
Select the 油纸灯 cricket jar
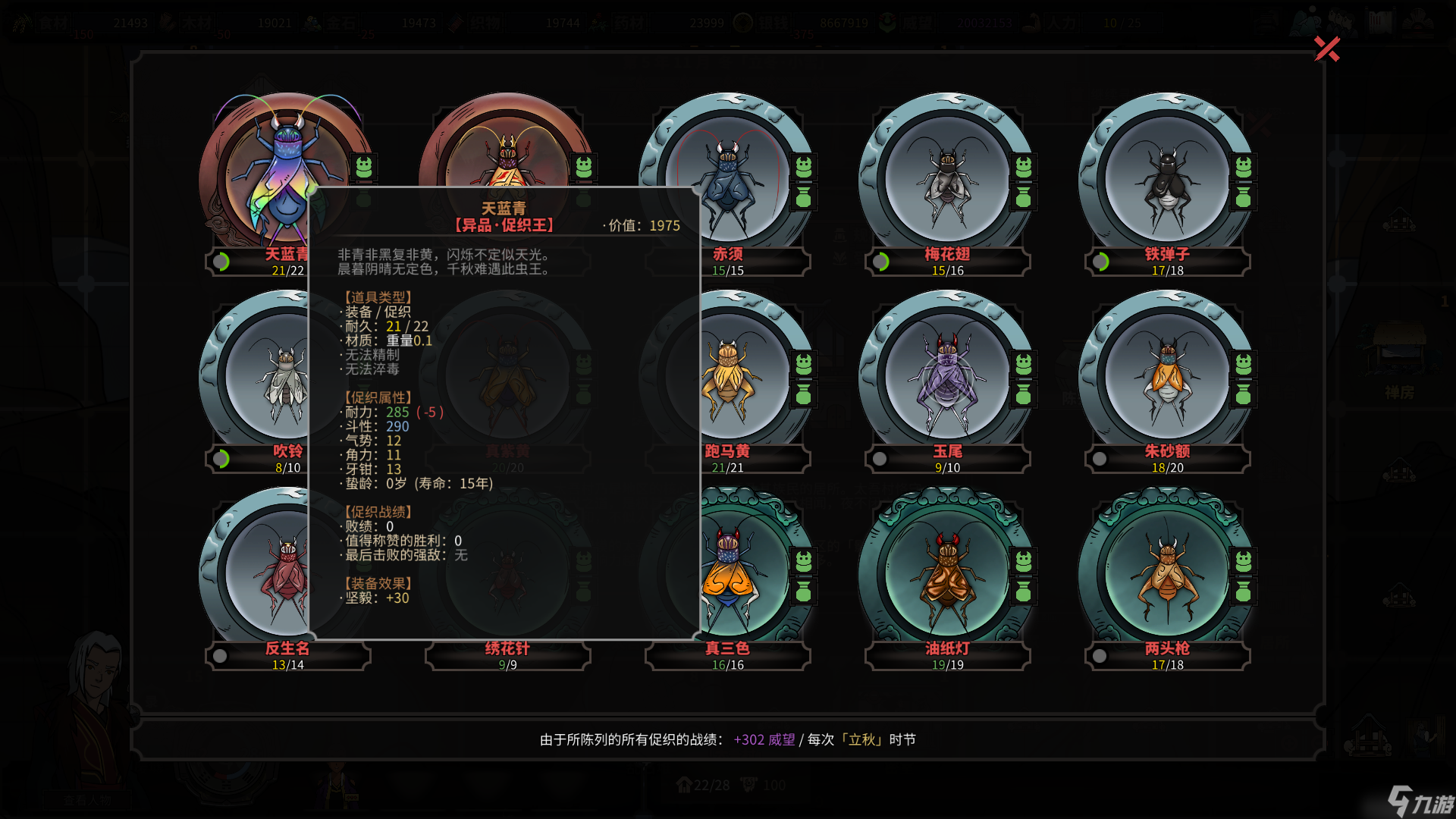(x=947, y=573)
